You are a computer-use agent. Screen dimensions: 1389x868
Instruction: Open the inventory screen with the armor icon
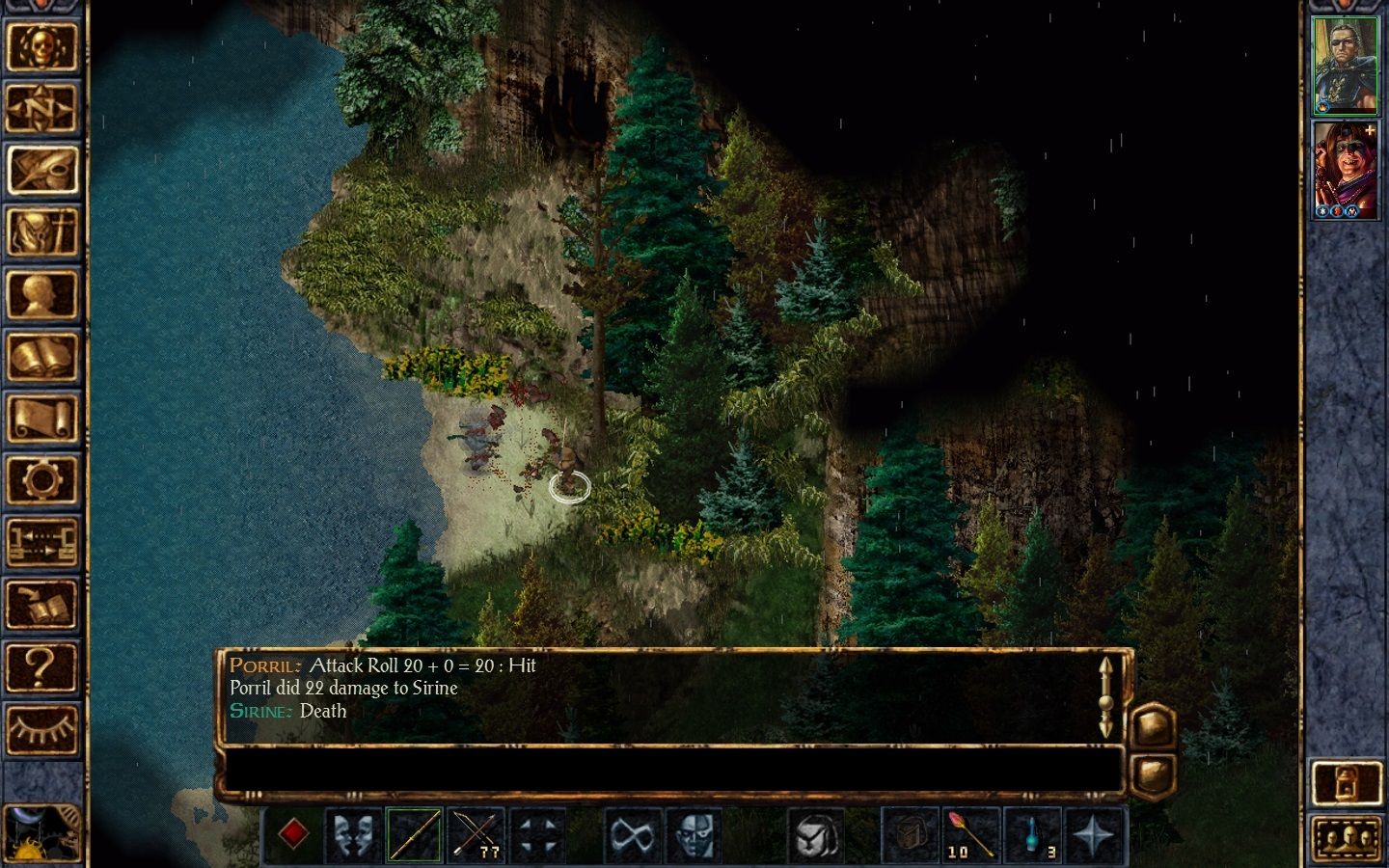[x=41, y=232]
